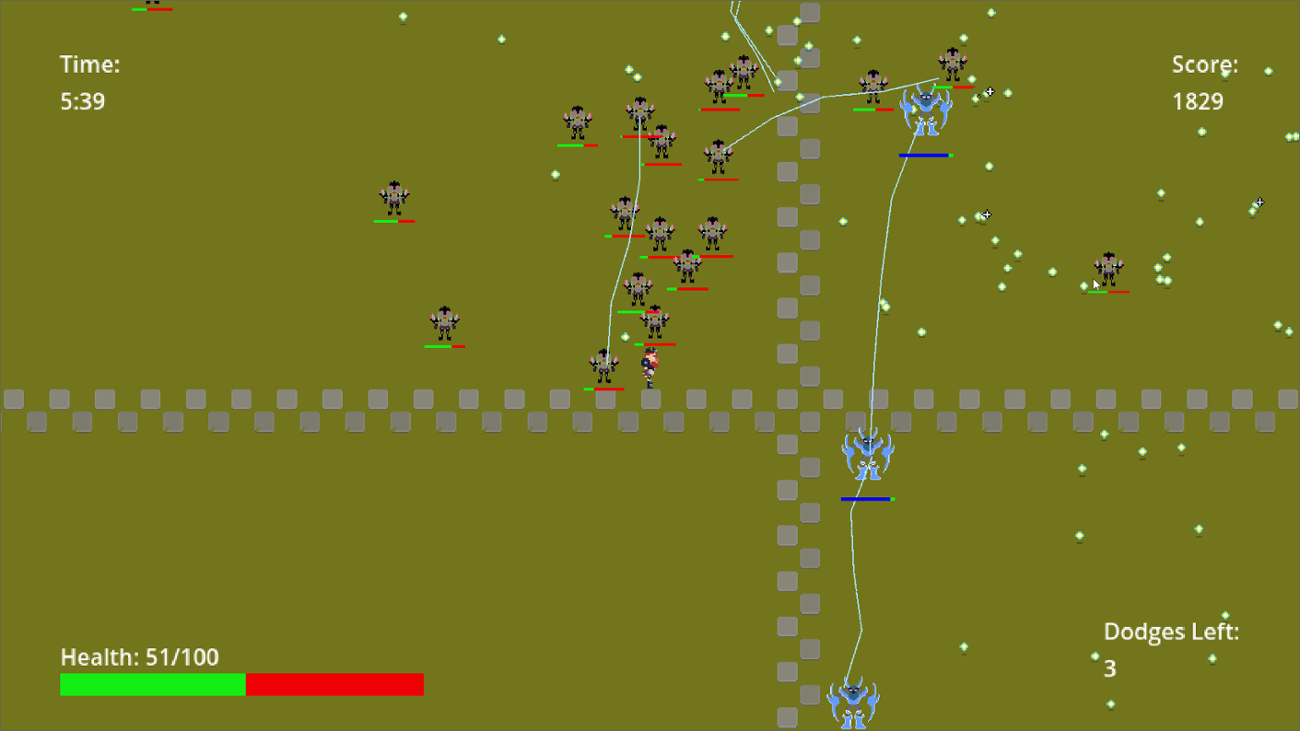This screenshot has width=1300, height=731.
Task: Click the Health: 51/100 label
Action: pos(140,657)
